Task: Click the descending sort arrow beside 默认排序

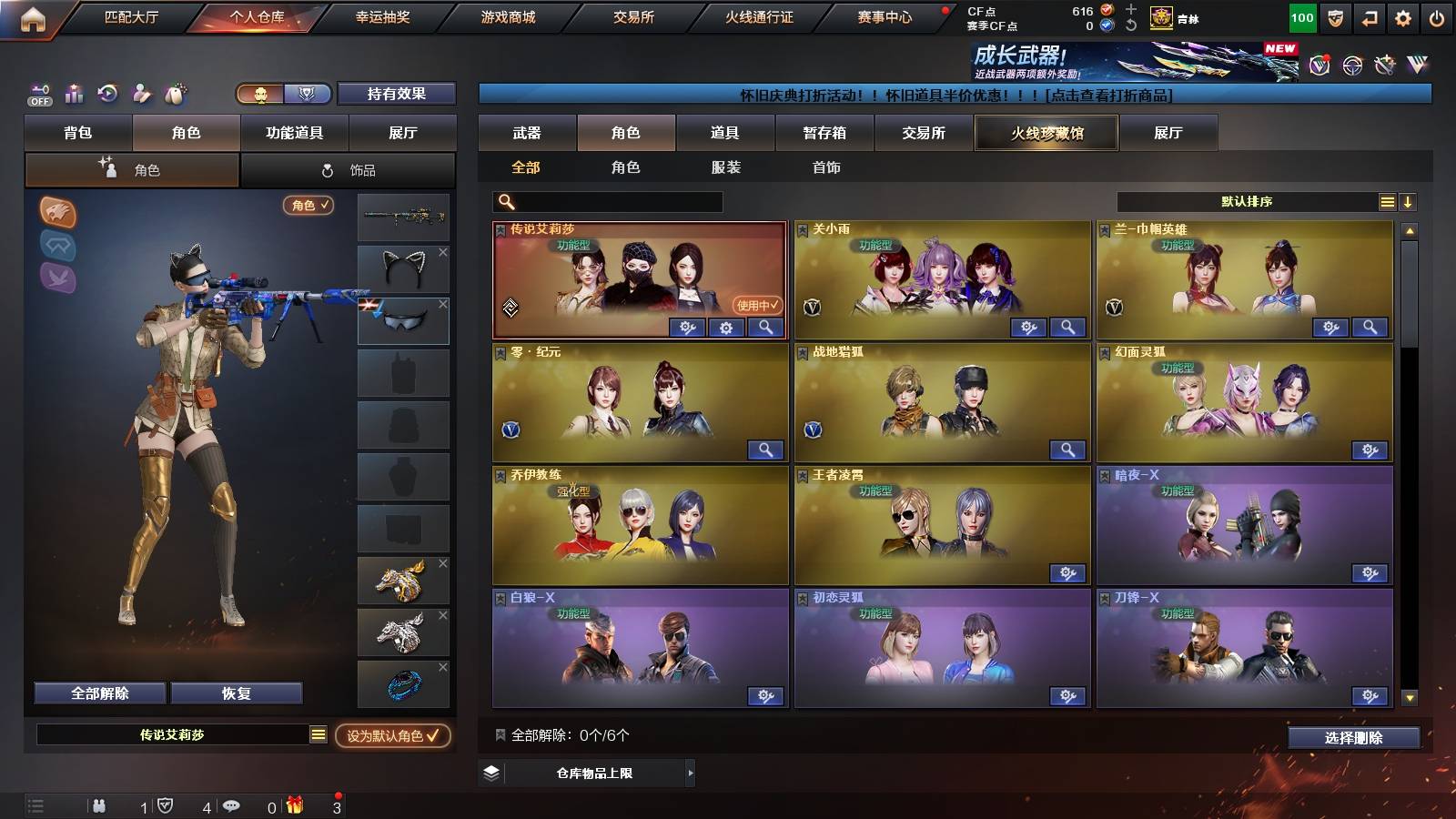Action: 1409,201
